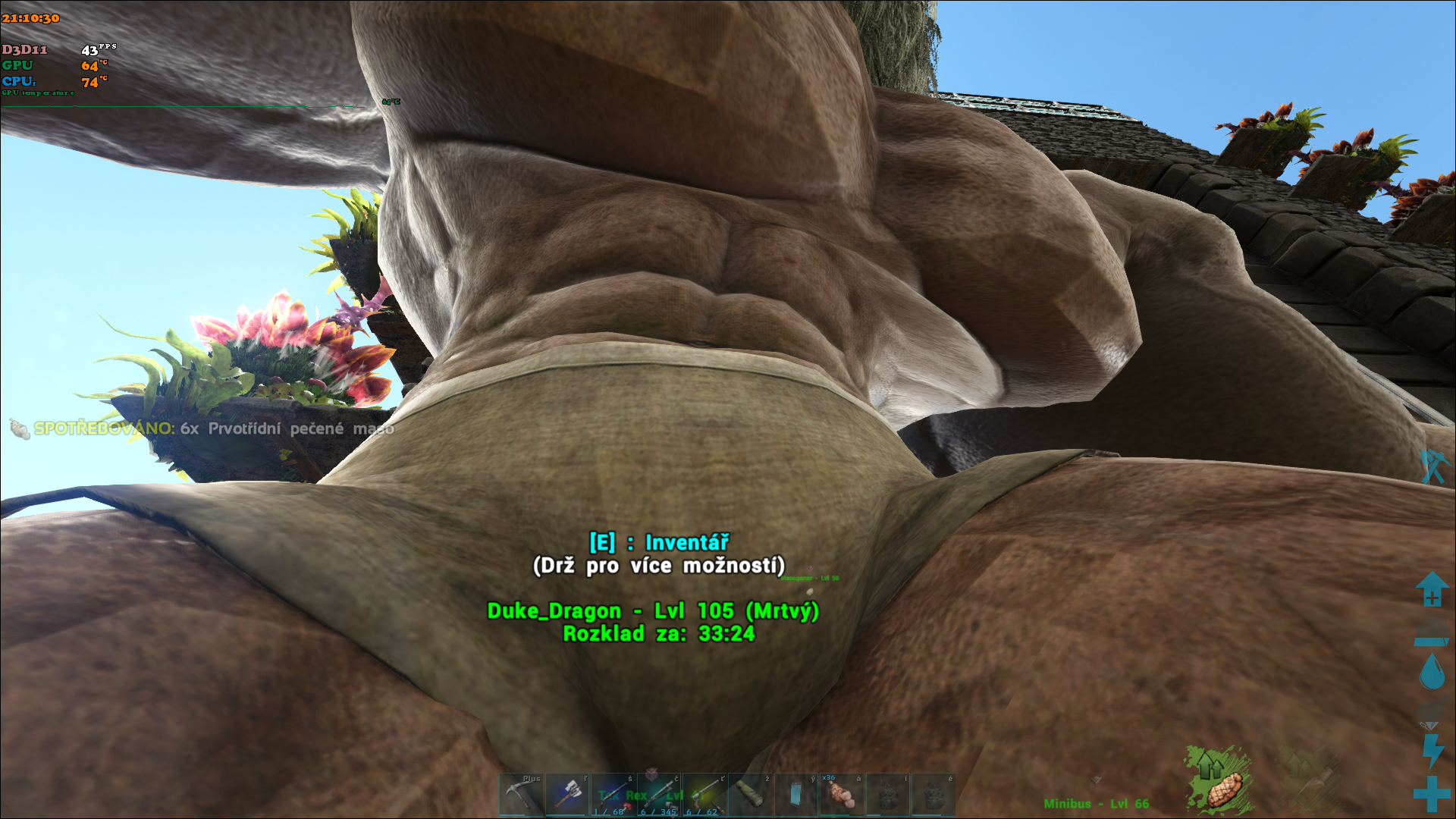Choose the weapon with 6 / 345 ammo
1456x819 pixels.
coord(658,795)
